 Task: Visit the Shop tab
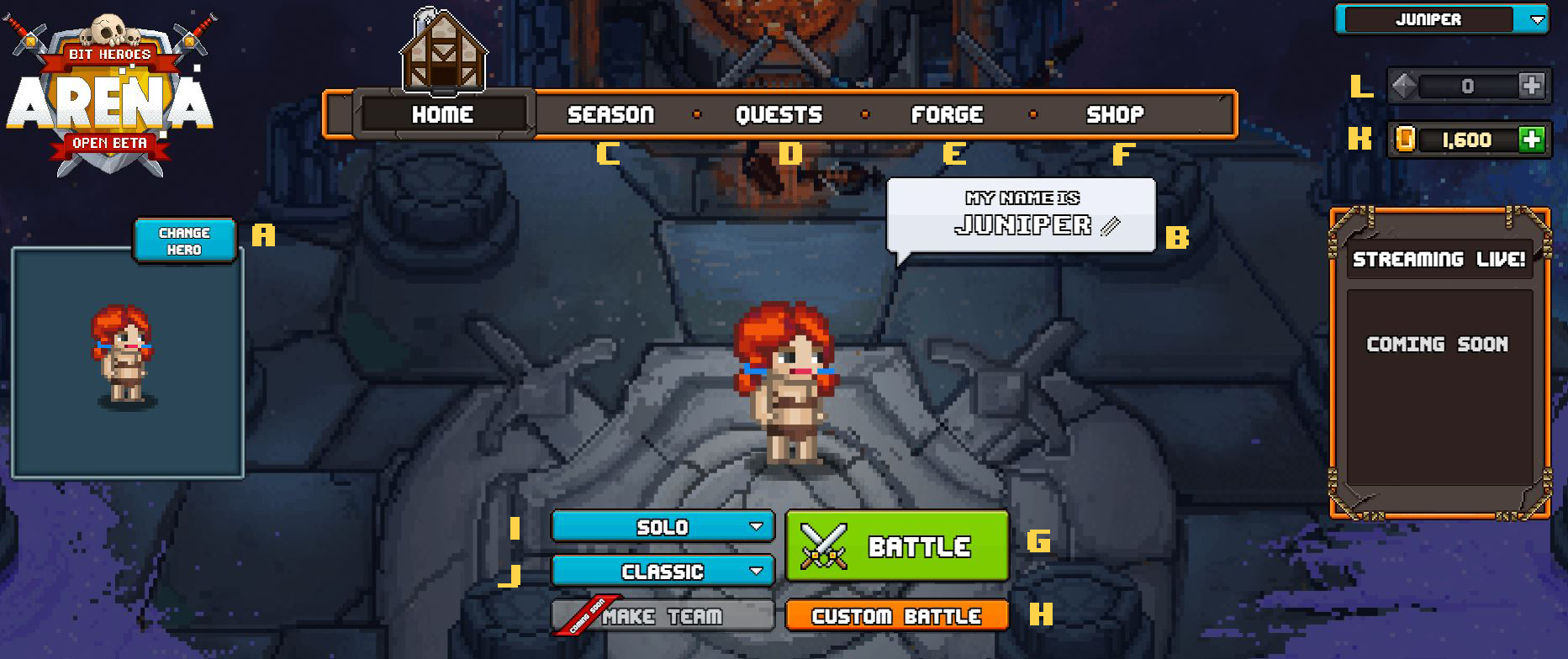[x=1115, y=114]
